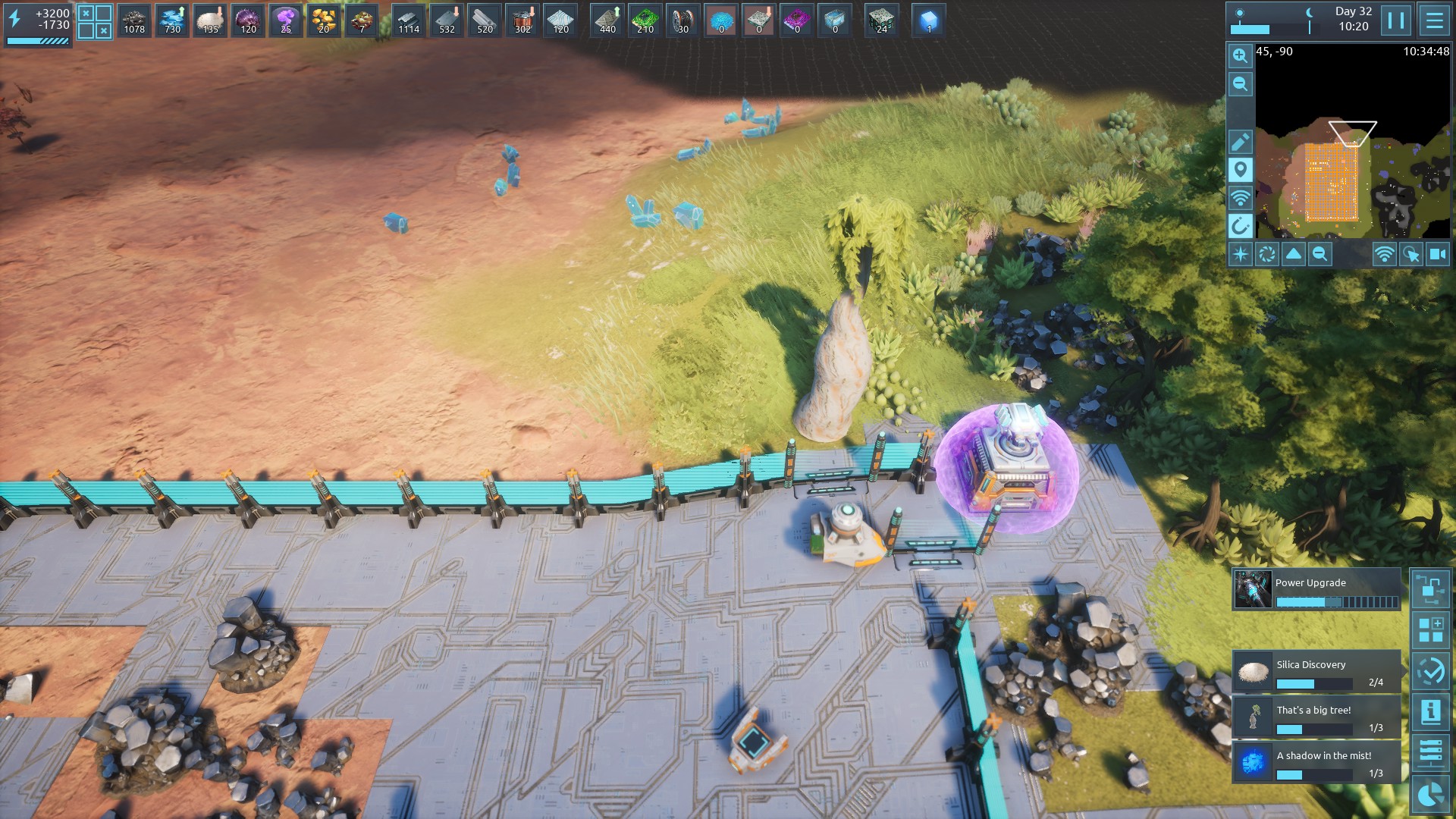1456x819 pixels.
Task: Click the power lightning bolt indicator
Action: point(14,19)
